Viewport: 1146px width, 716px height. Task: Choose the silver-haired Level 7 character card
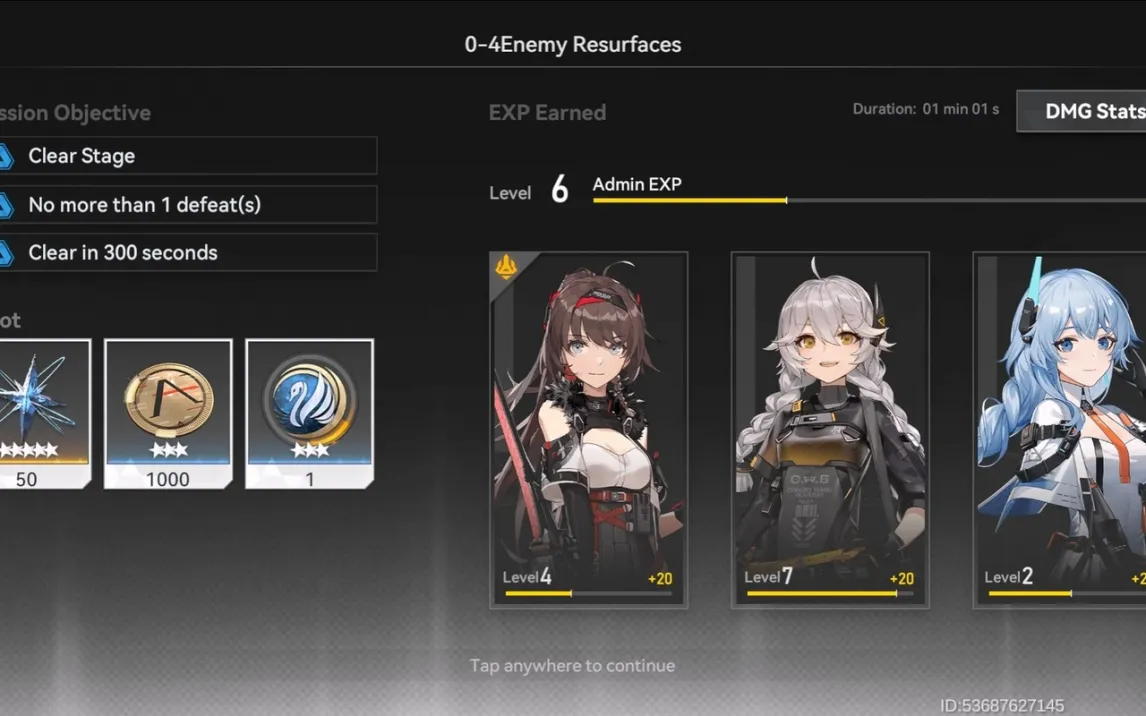[830, 430]
